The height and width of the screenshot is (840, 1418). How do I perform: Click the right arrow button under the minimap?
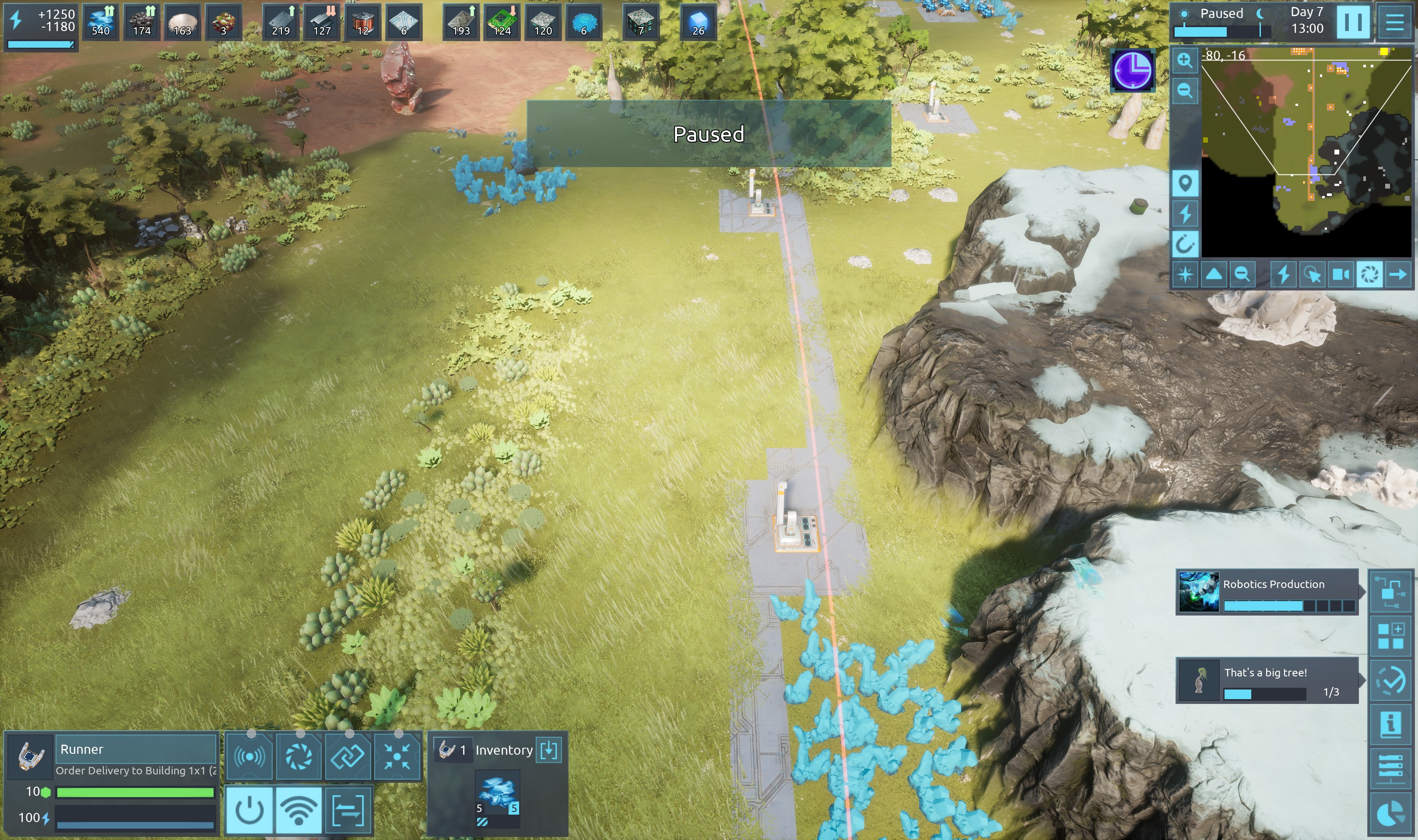[1398, 275]
